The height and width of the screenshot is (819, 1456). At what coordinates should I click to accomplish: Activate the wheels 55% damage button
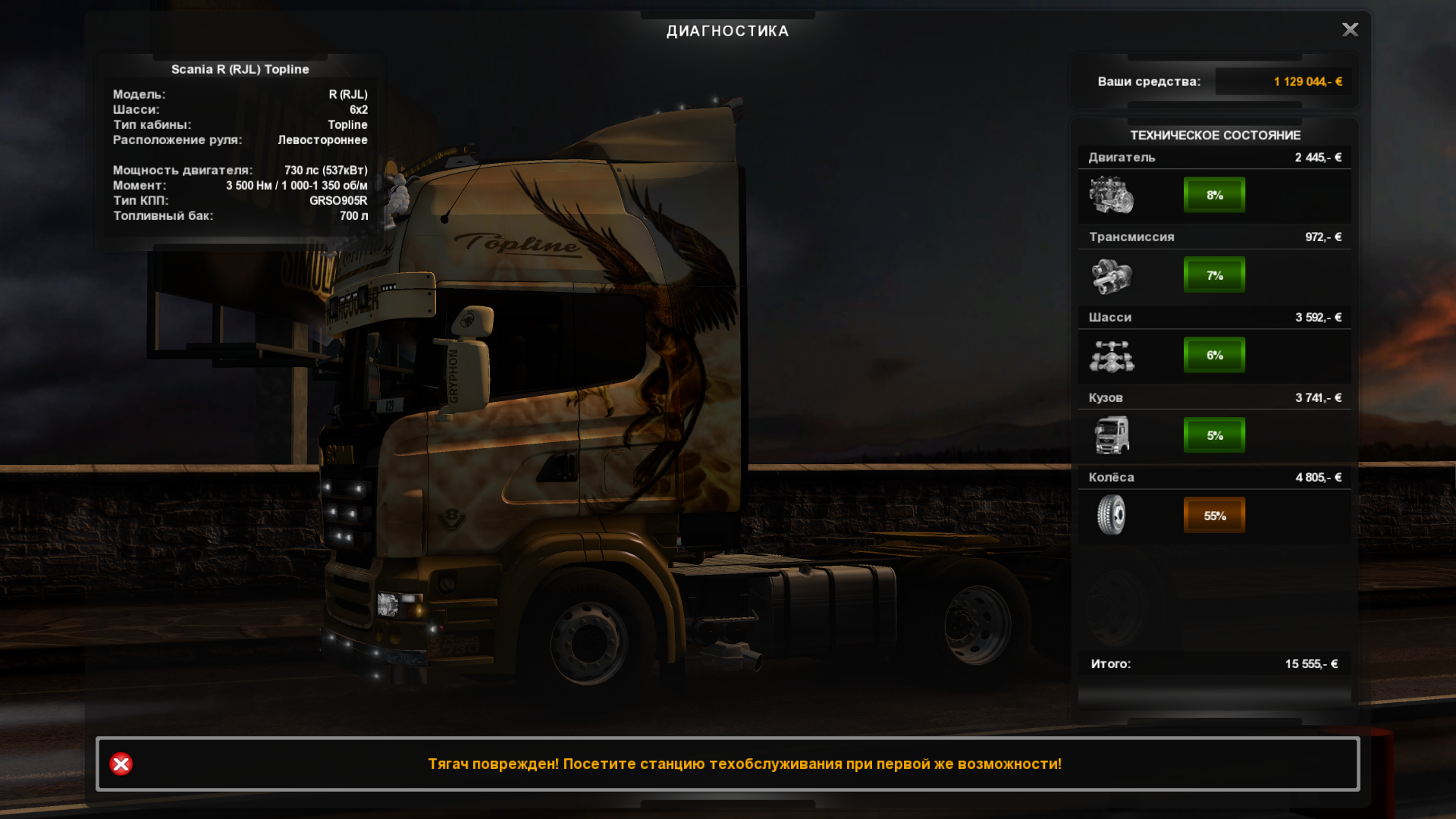point(1214,516)
